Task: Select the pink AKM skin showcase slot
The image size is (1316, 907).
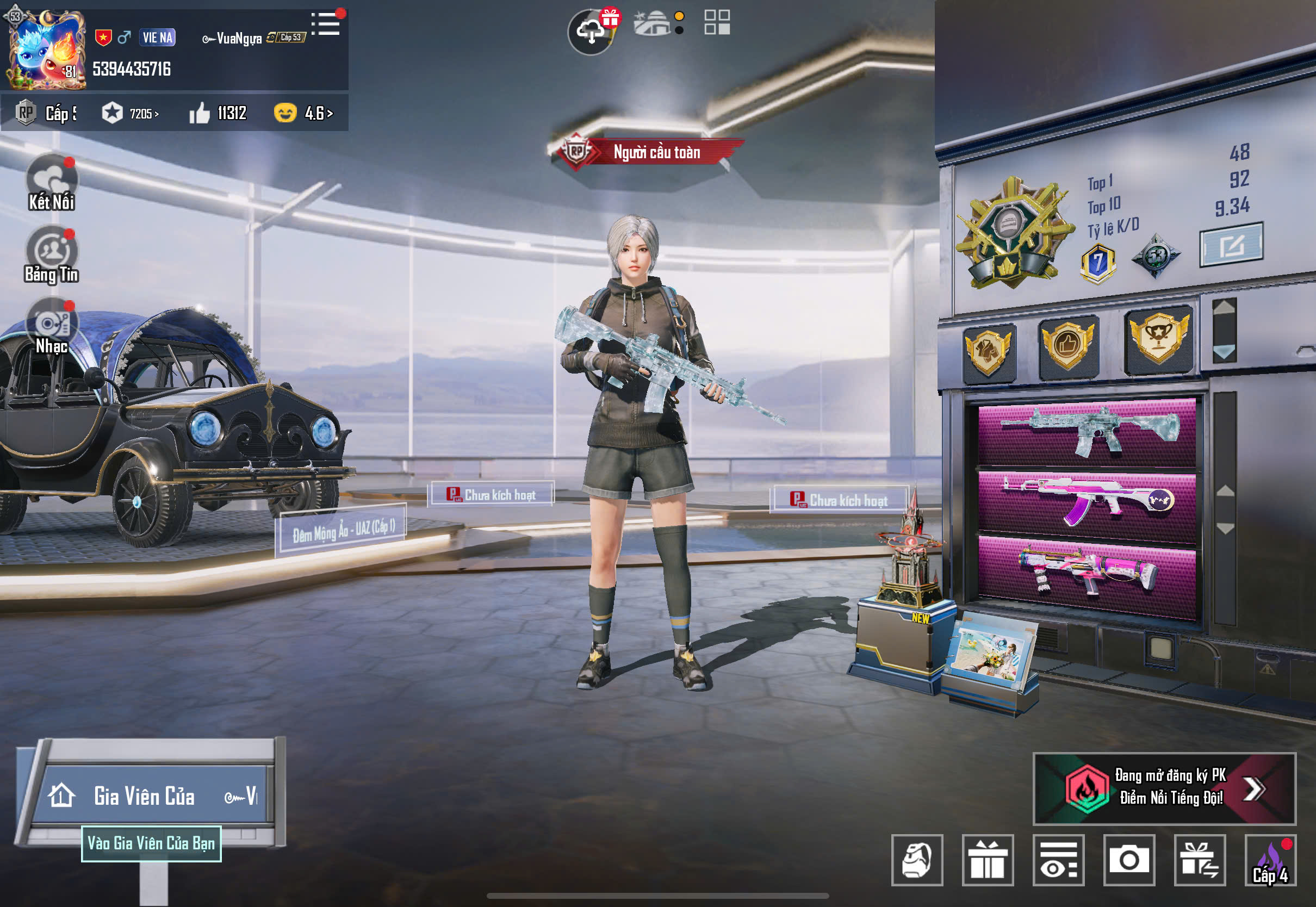Action: [1087, 502]
